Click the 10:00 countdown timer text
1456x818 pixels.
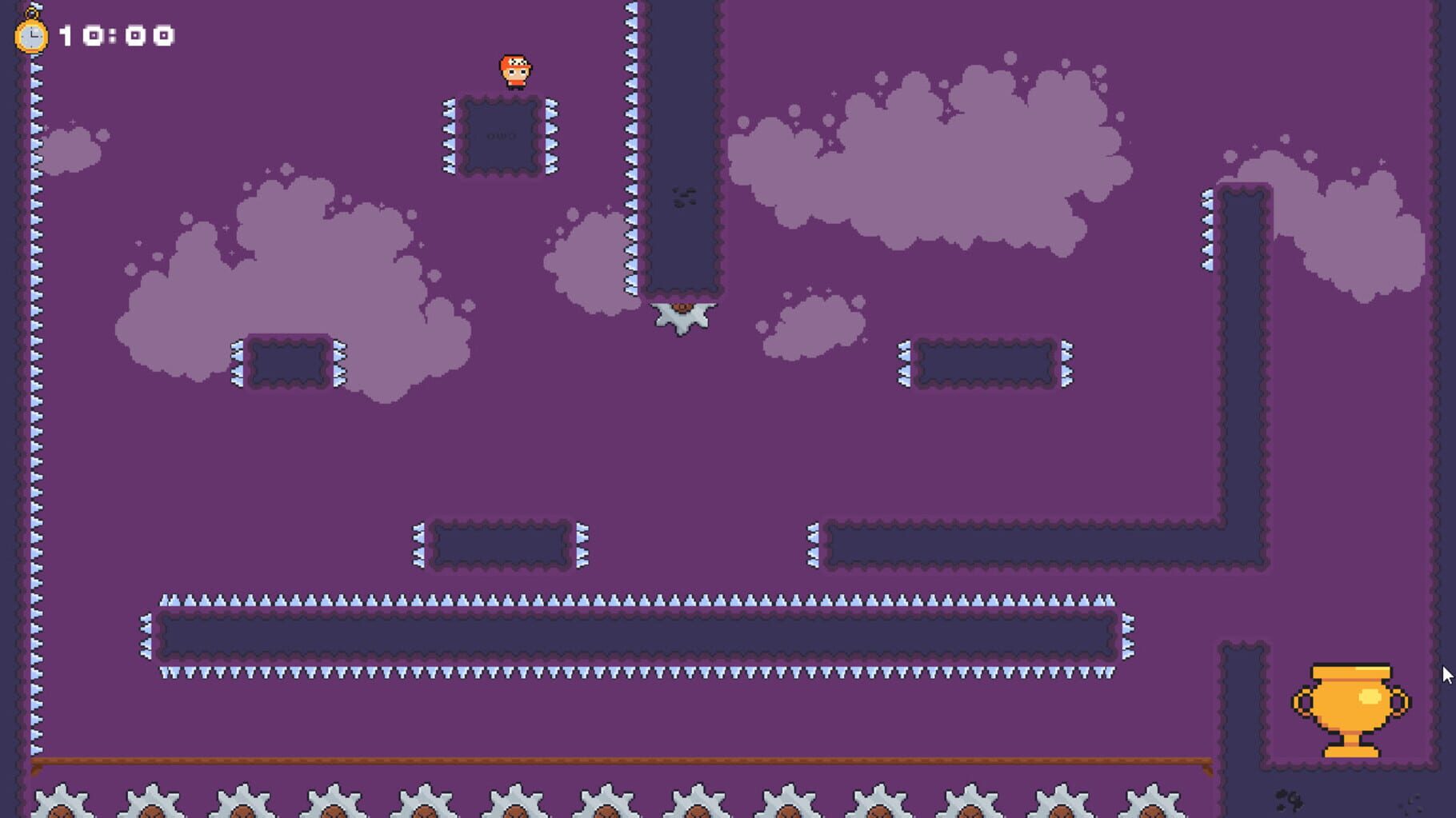[115, 34]
